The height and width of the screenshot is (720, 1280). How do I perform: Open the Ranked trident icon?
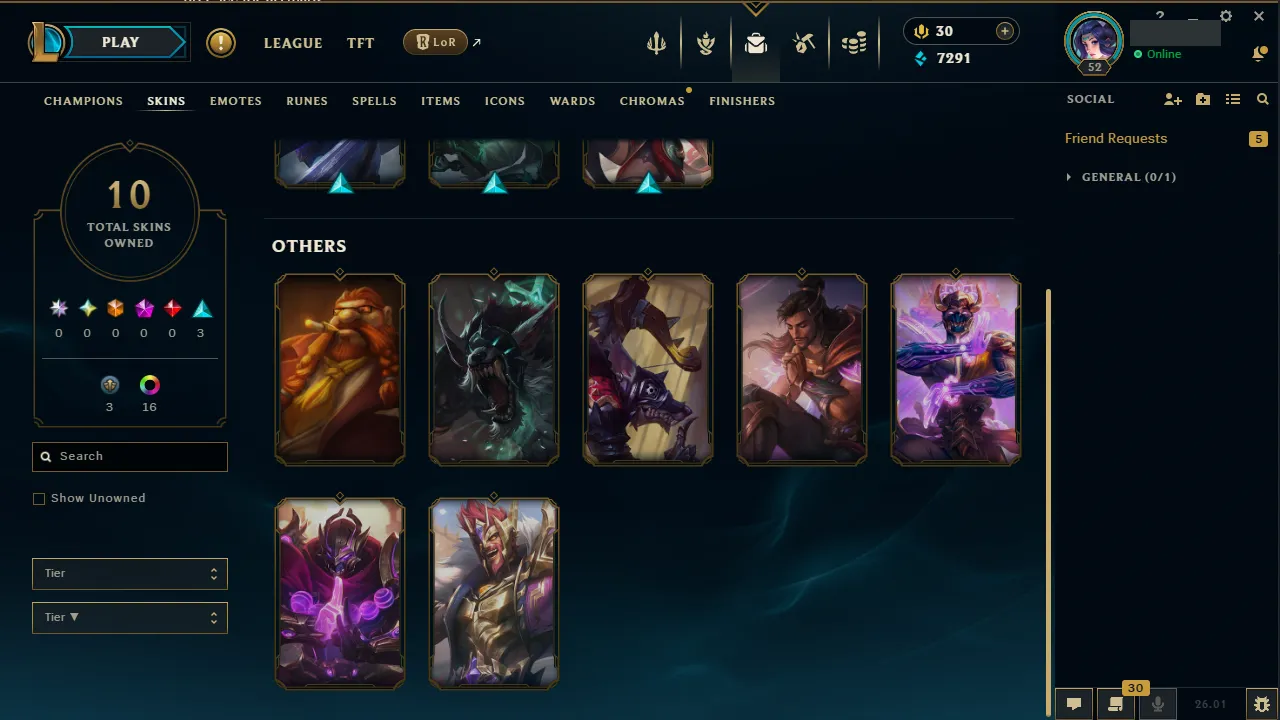[656, 42]
